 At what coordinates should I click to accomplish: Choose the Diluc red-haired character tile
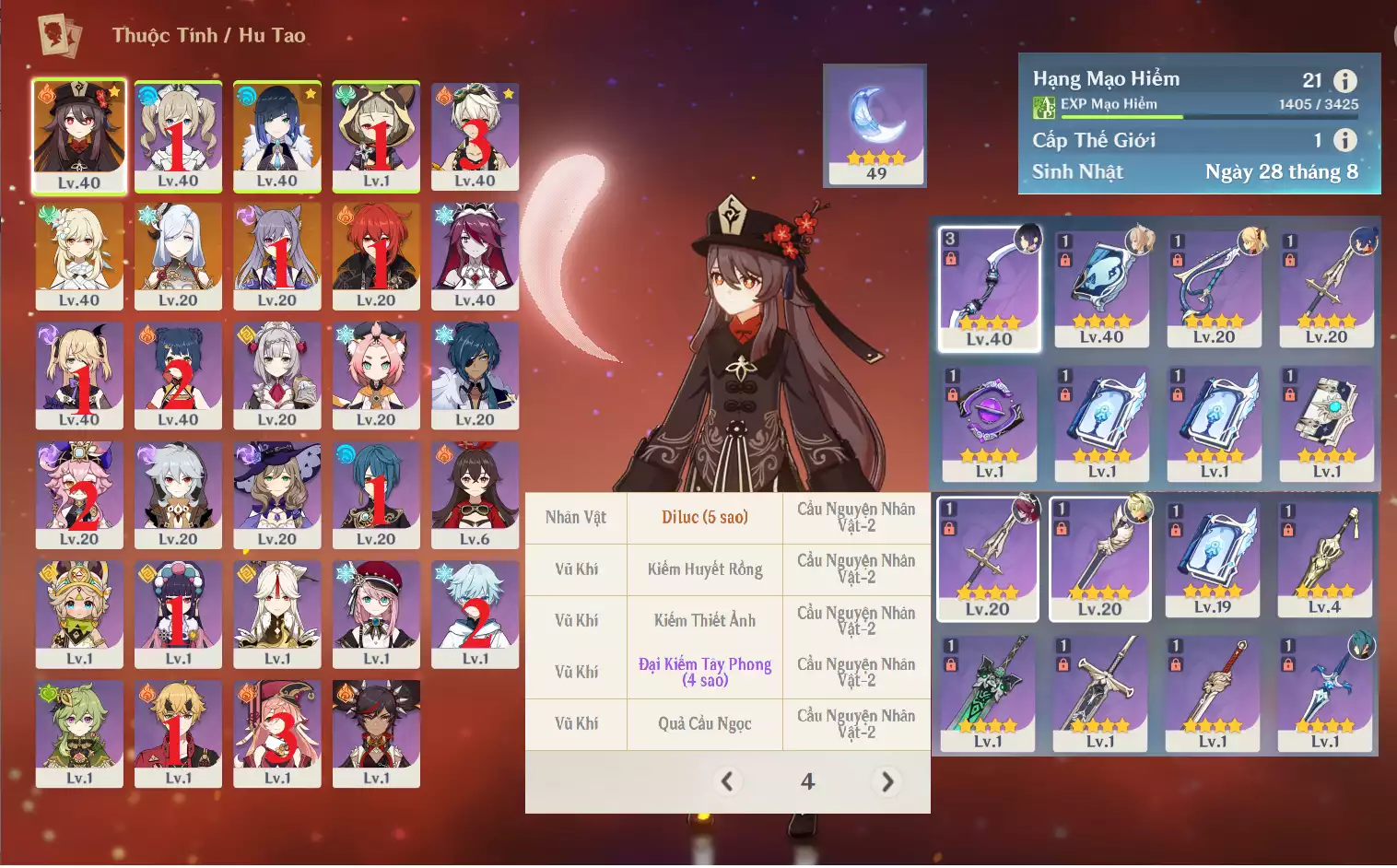pos(376,255)
